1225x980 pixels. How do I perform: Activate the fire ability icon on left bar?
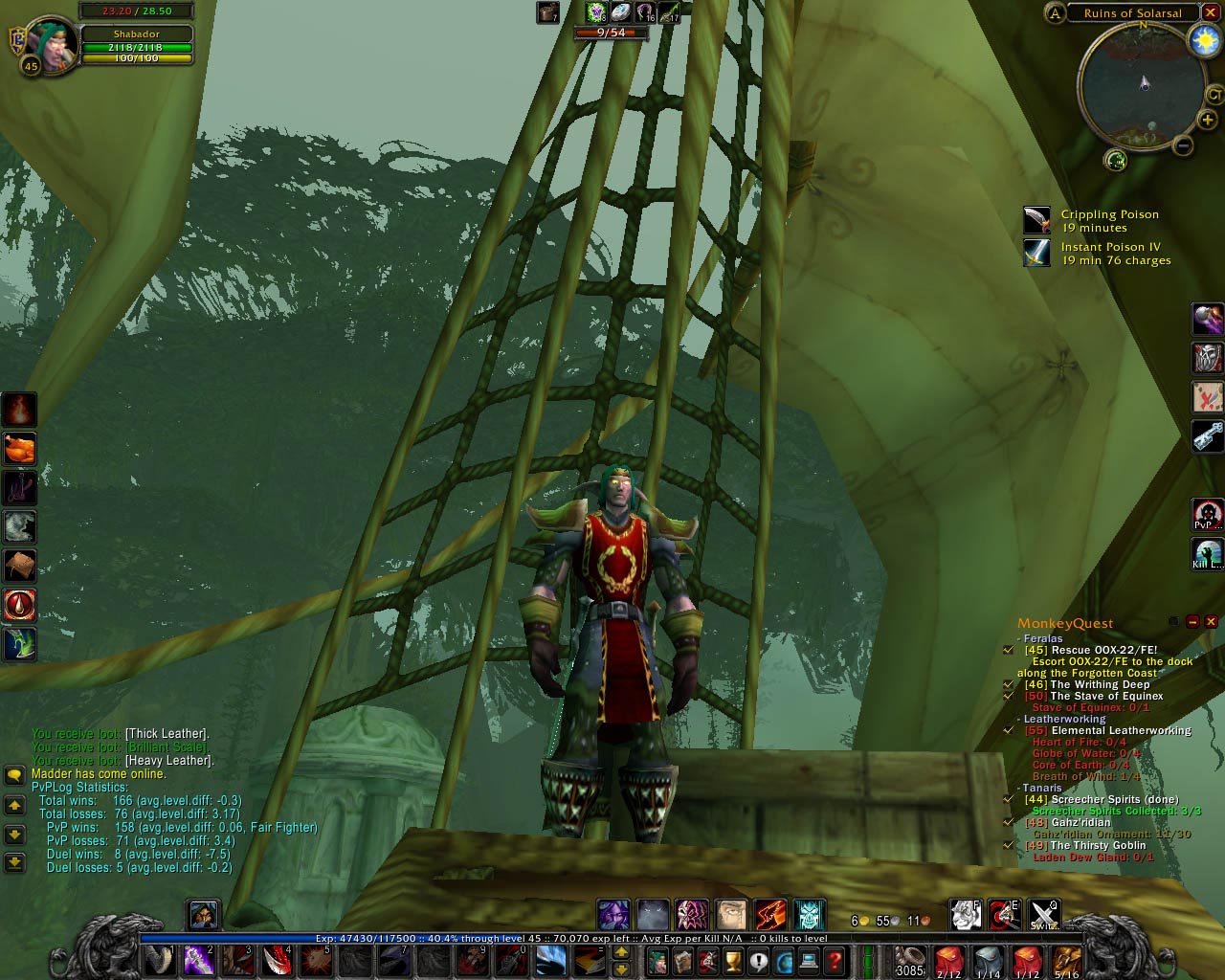[19, 410]
